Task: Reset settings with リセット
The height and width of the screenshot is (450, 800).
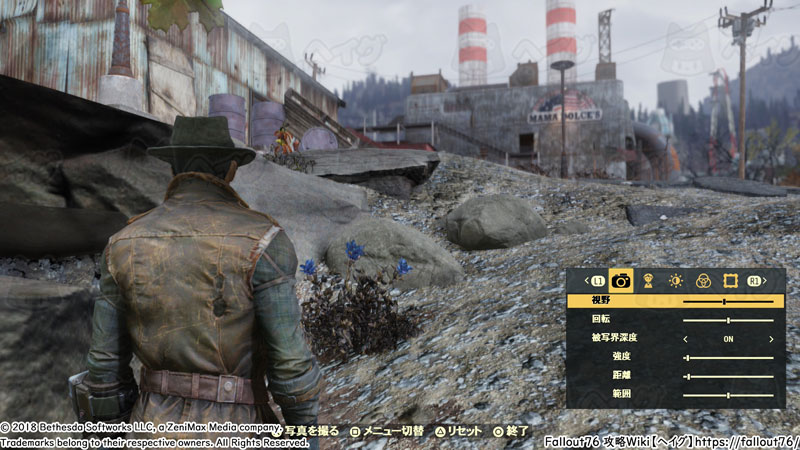Action: (459, 432)
